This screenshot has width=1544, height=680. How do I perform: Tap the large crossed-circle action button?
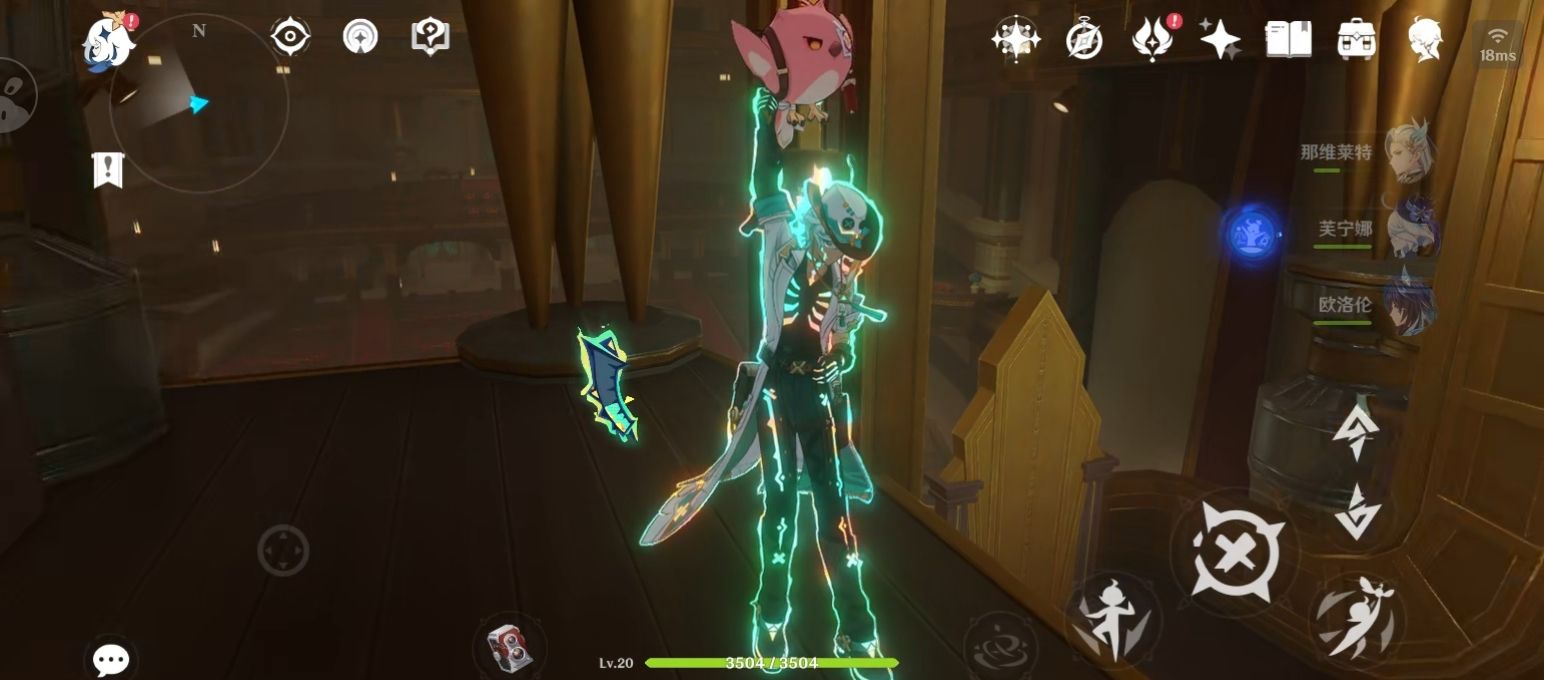(x=1233, y=552)
